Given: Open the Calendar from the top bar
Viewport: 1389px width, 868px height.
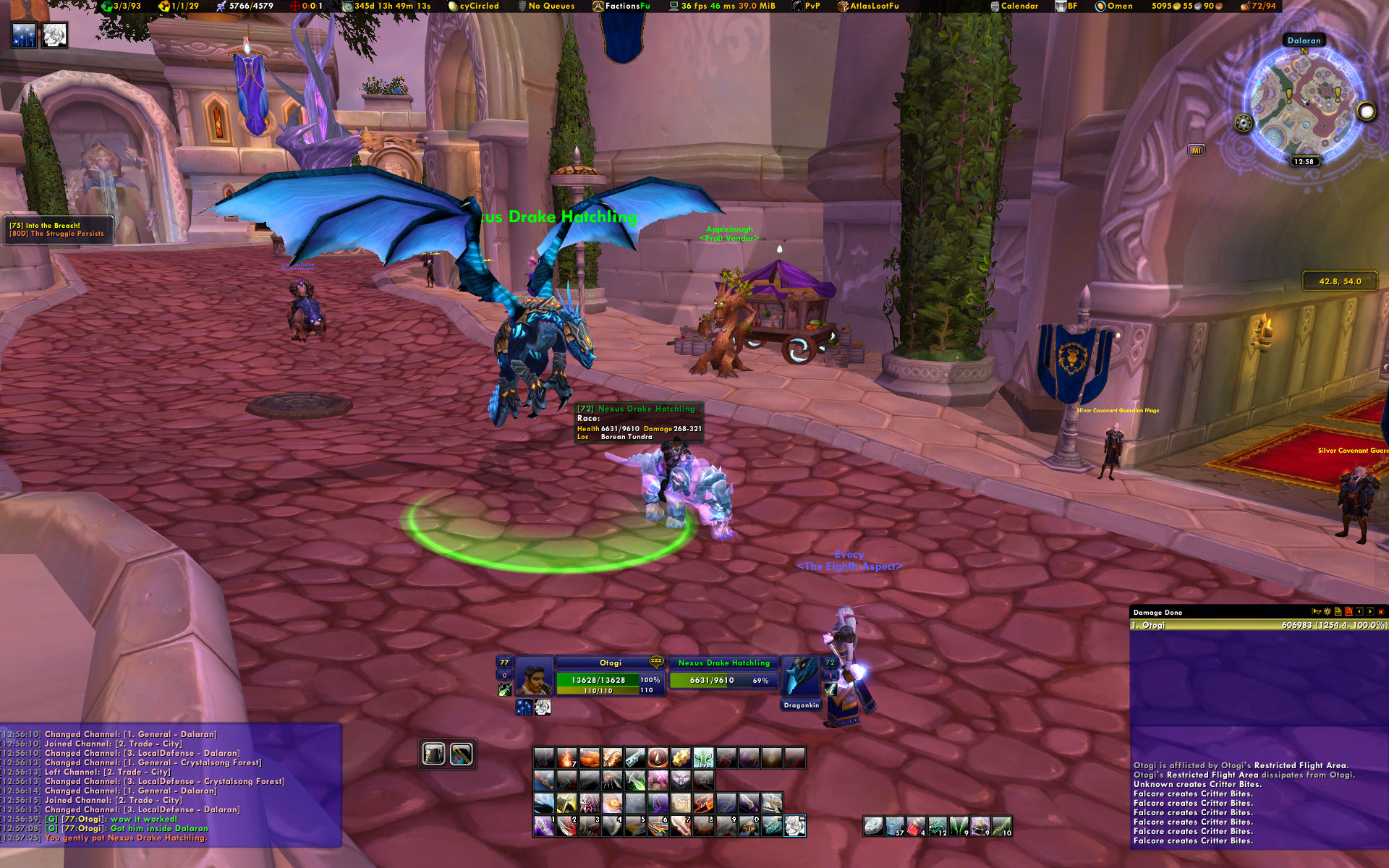Looking at the screenshot, I should (1014, 6).
